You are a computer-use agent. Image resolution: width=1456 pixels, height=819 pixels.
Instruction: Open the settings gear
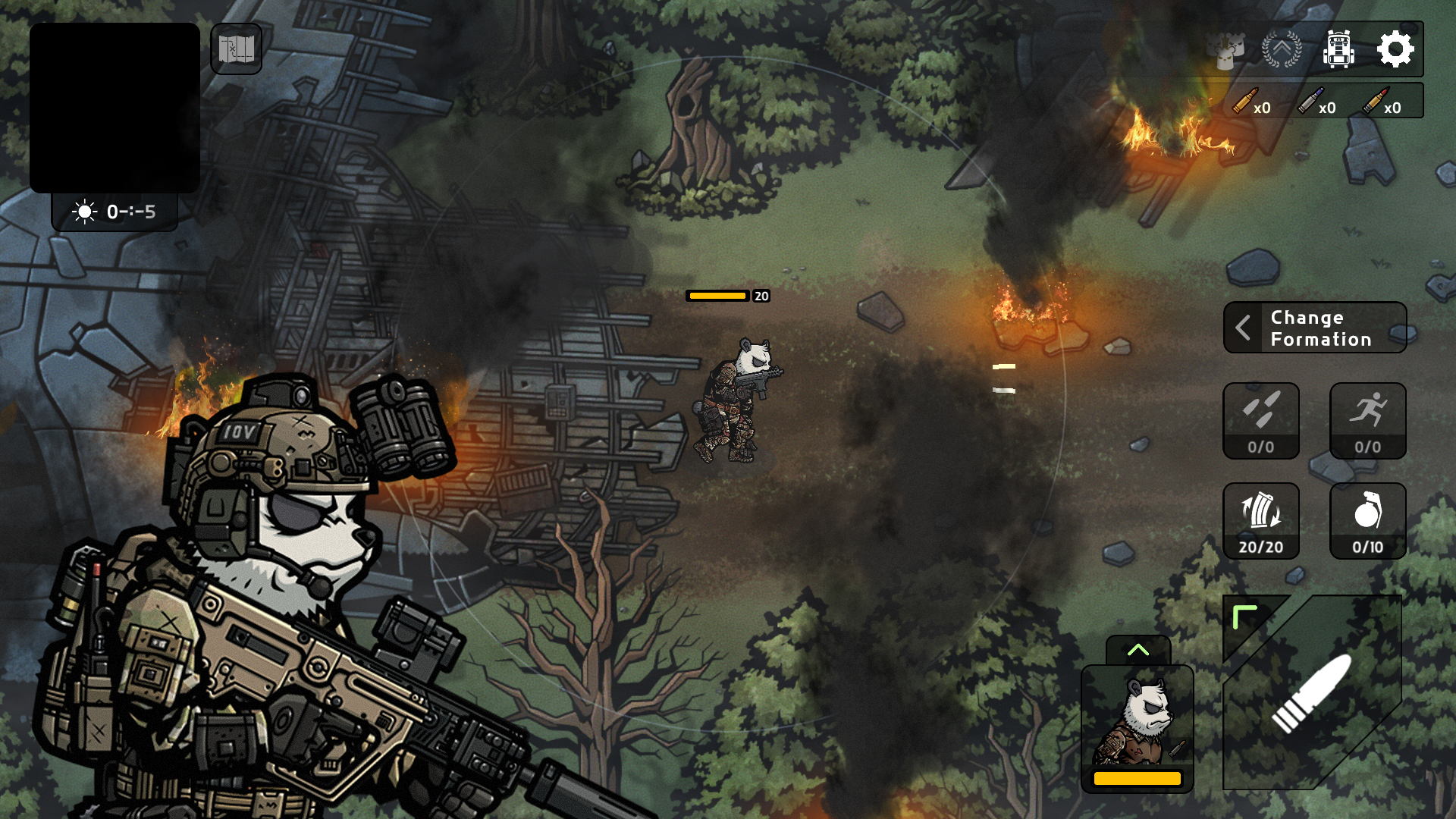click(1395, 49)
